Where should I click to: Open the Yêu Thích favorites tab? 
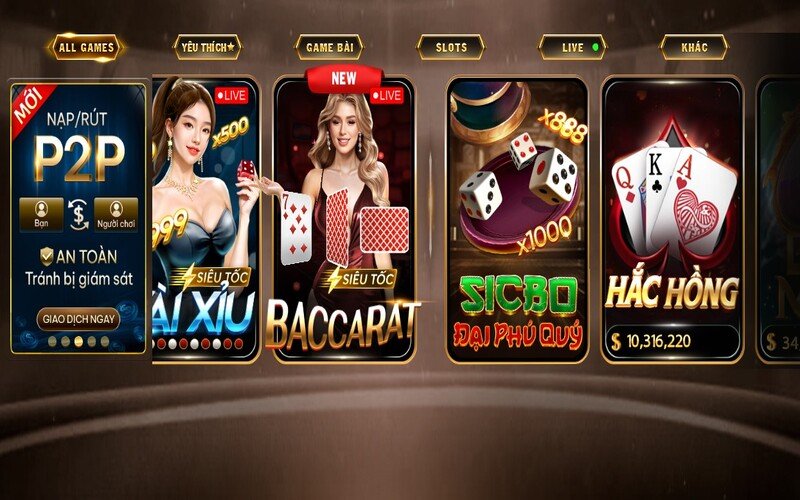click(x=206, y=47)
